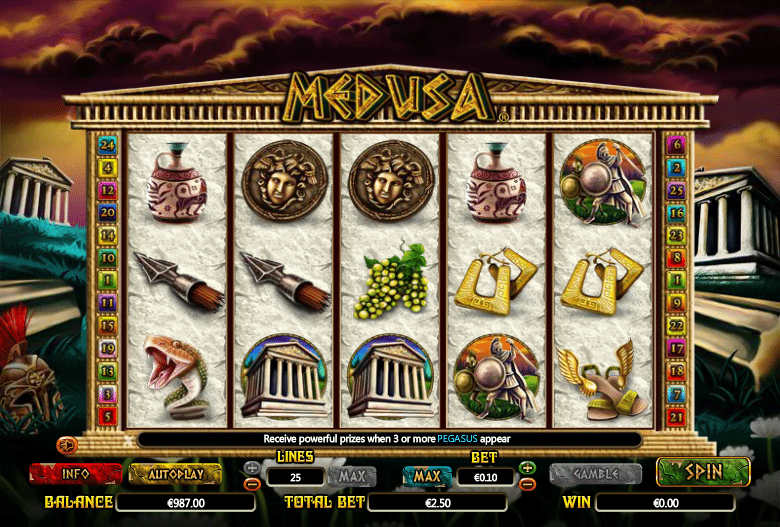Reduce the number of lines with minus
Viewport: 780px width, 527px height.
pos(252,484)
